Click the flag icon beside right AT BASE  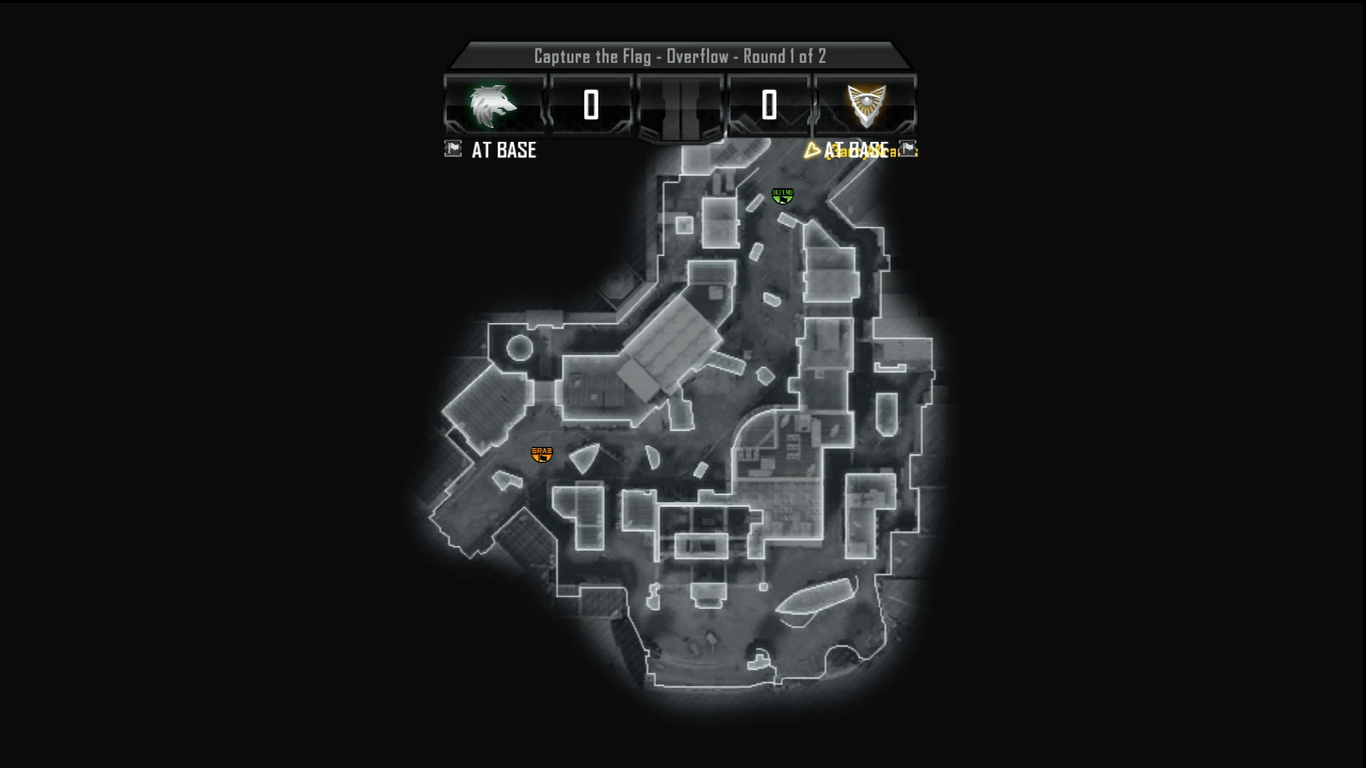907,149
